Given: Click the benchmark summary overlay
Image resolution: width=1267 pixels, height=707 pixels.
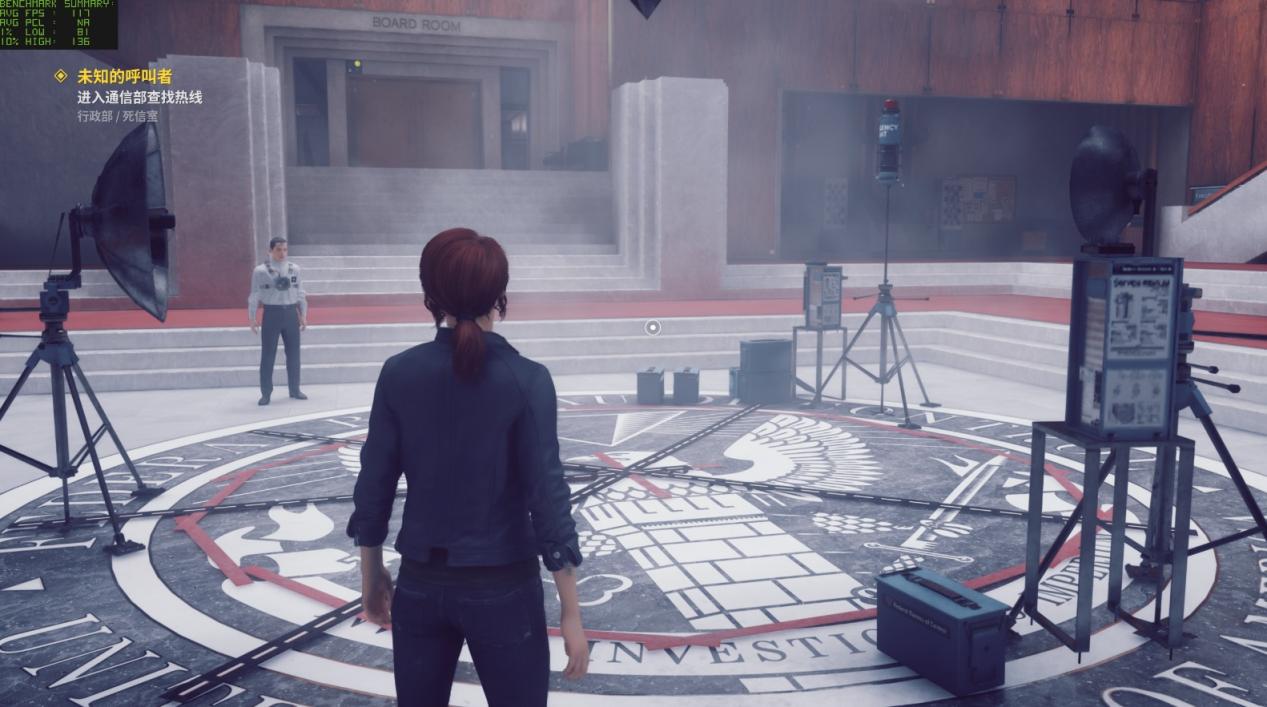Looking at the screenshot, I should [x=58, y=24].
